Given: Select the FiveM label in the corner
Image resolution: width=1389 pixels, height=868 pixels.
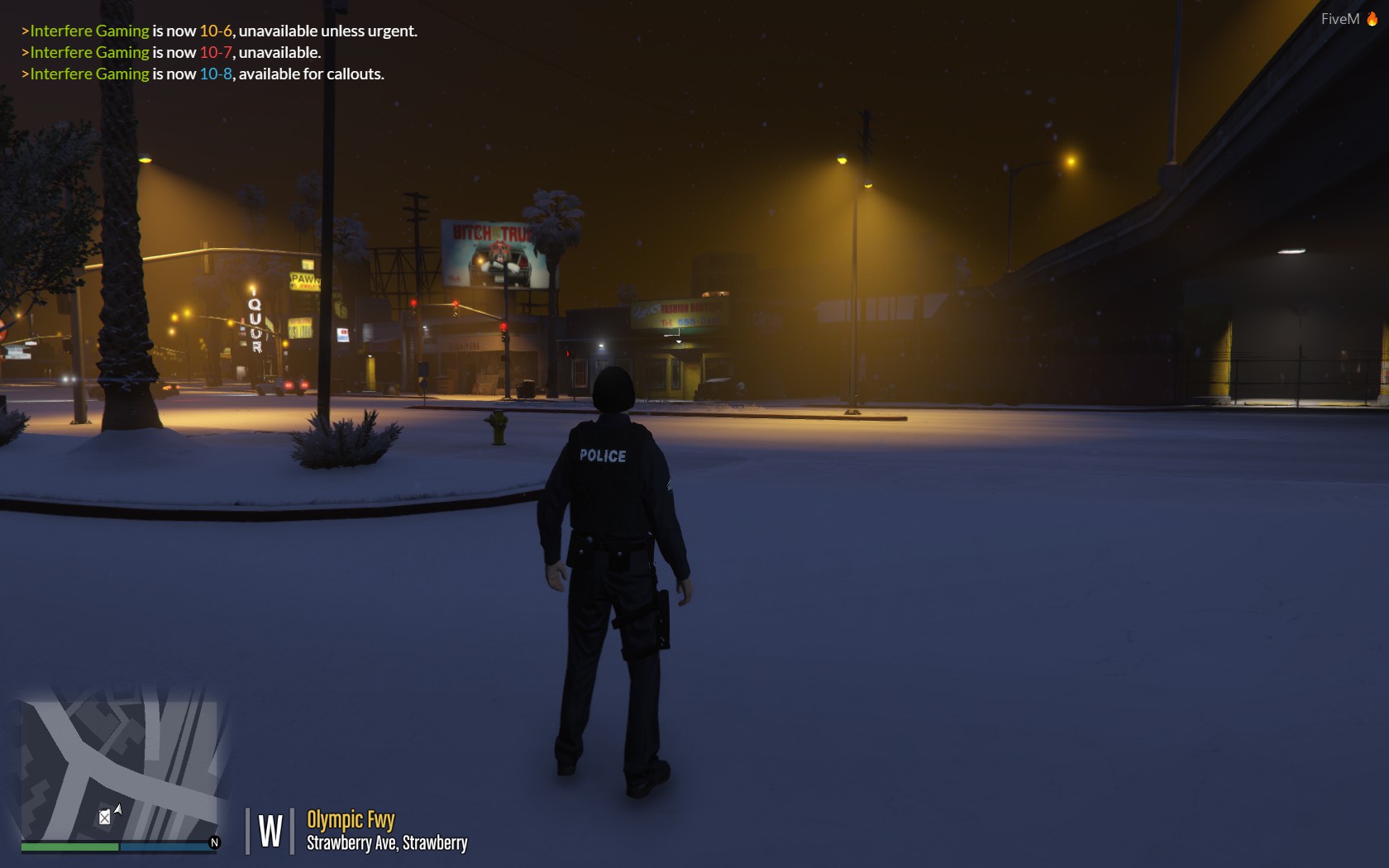Looking at the screenshot, I should point(1339,17).
